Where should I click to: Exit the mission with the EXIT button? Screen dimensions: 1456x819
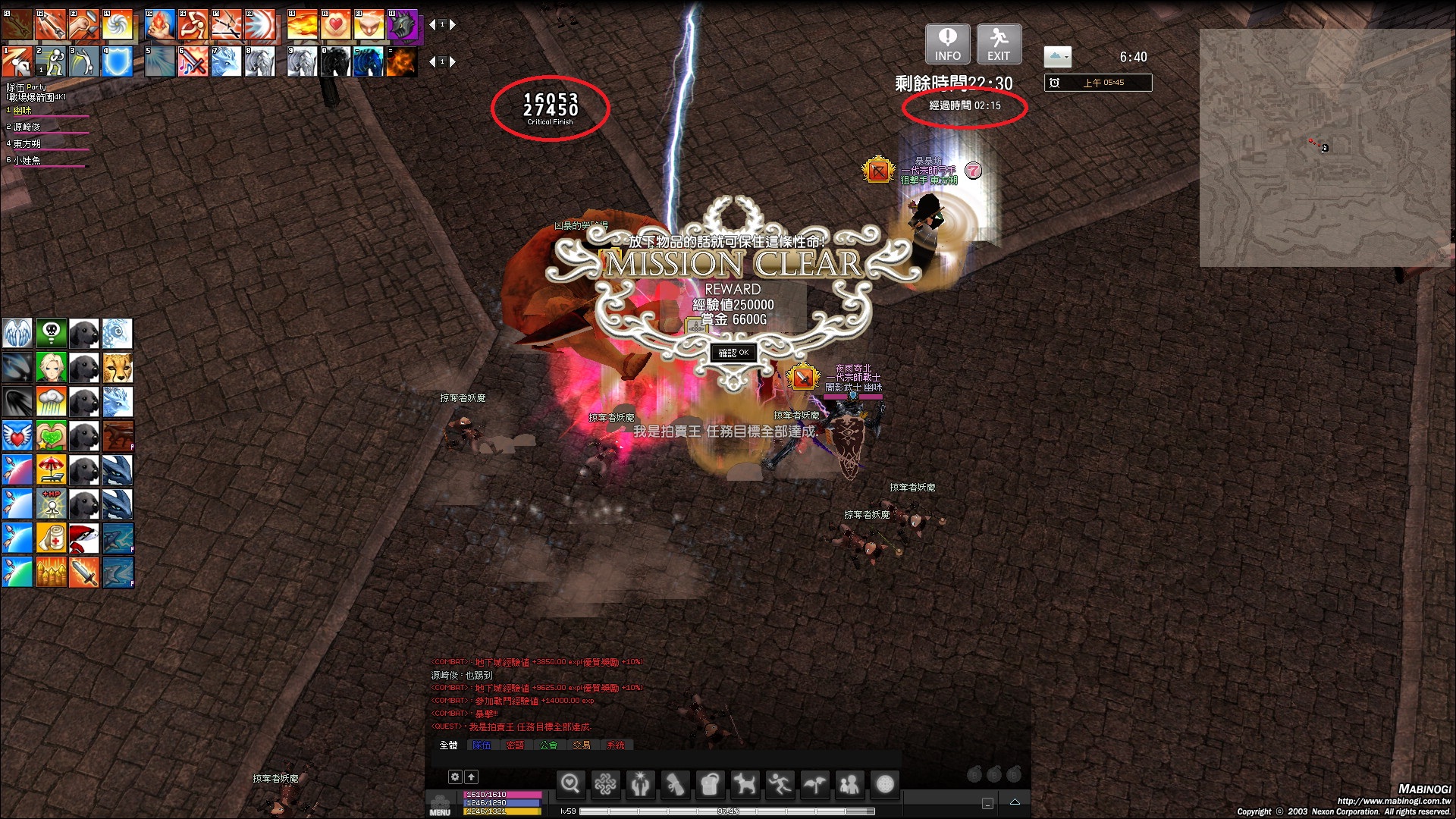tap(999, 44)
